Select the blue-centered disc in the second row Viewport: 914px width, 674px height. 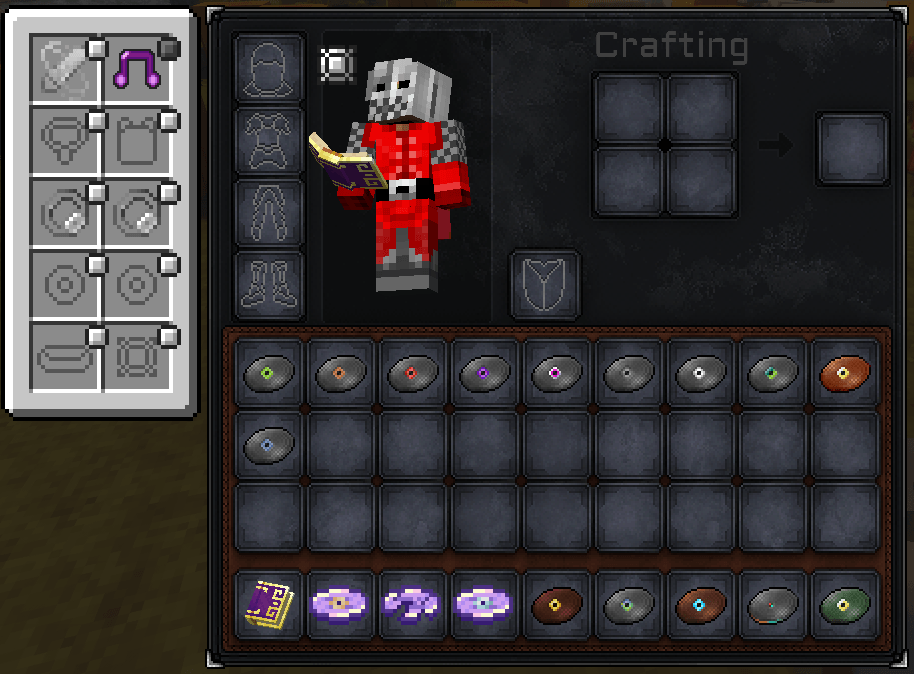[x=270, y=445]
